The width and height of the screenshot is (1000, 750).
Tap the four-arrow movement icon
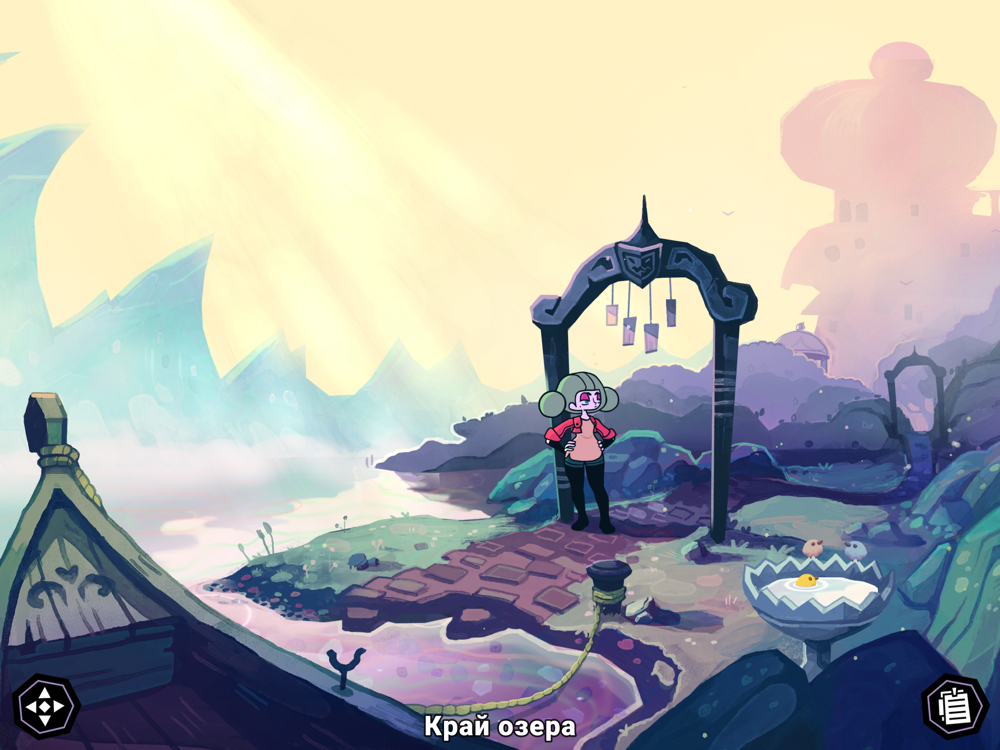(x=45, y=707)
